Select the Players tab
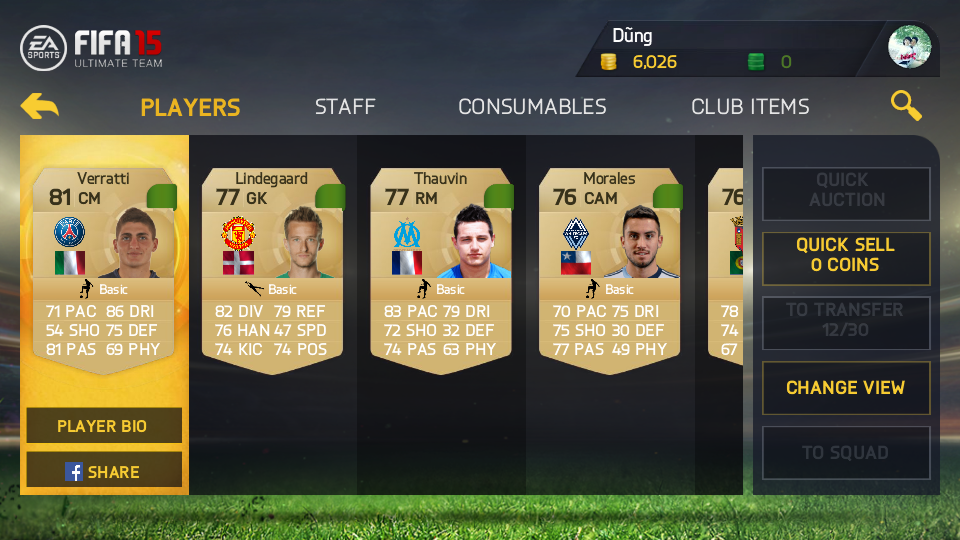 click(x=190, y=107)
